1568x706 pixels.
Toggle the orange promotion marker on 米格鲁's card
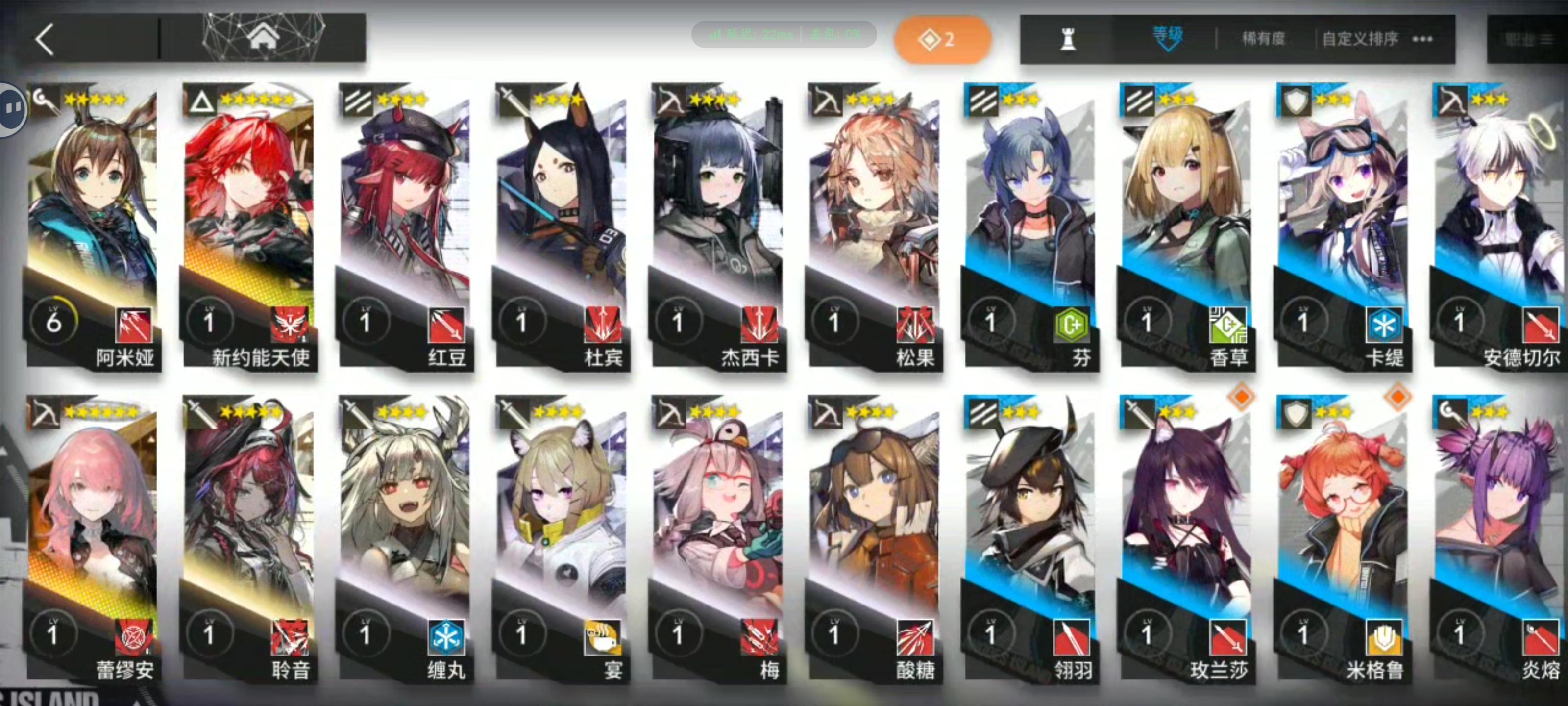coord(1397,397)
